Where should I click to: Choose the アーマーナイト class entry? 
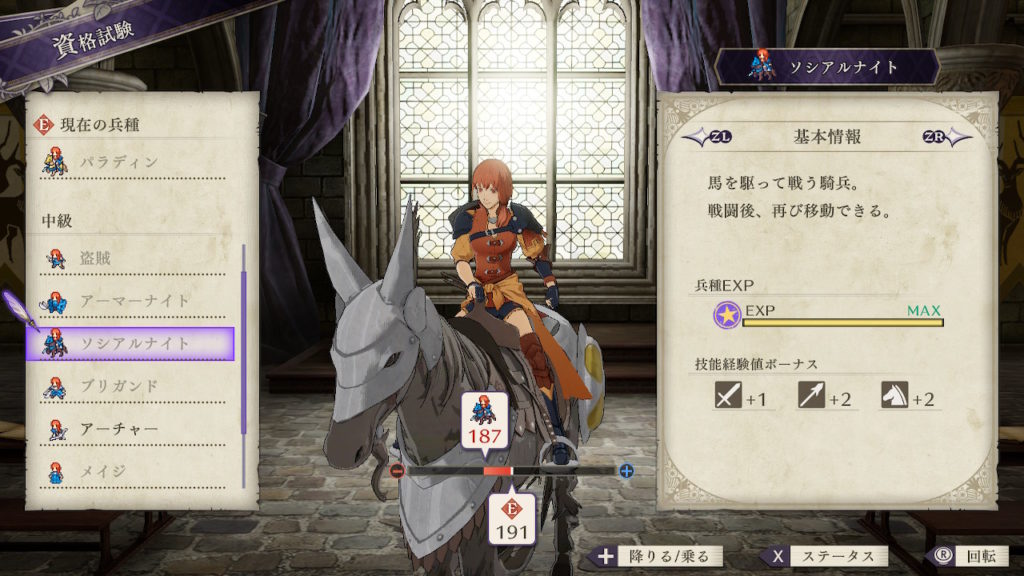coord(130,301)
